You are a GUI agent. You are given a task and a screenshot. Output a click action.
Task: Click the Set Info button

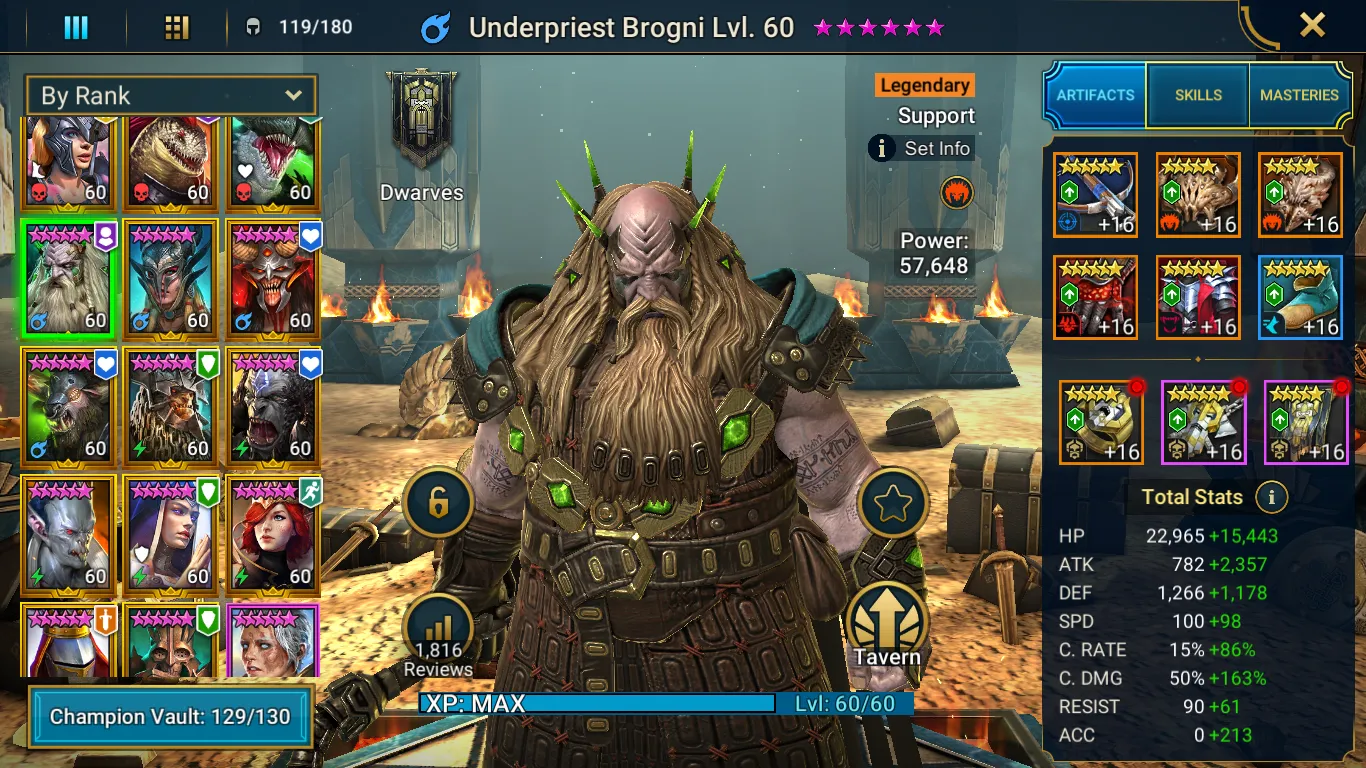pos(921,149)
